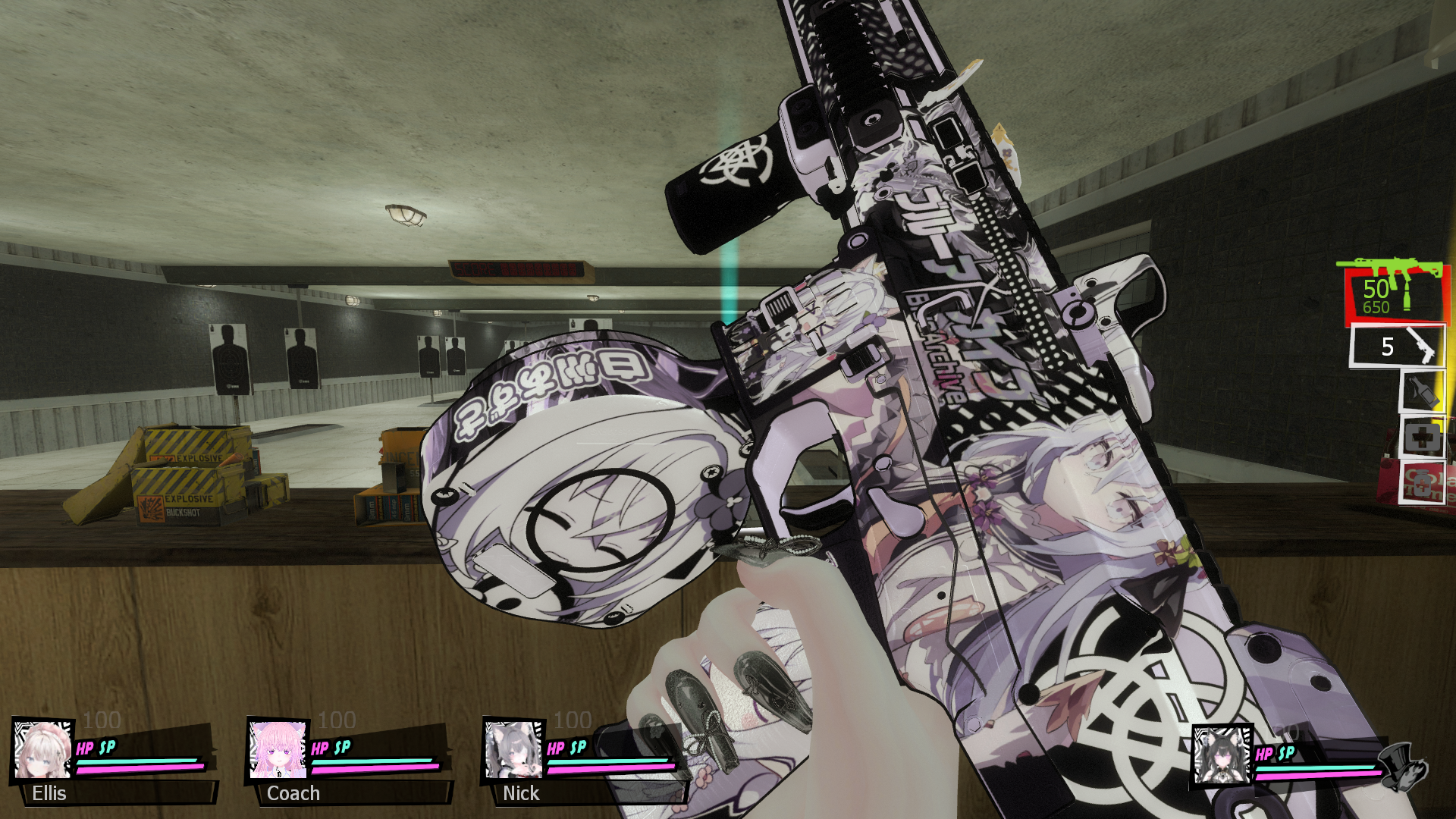1456x819 pixels.
Task: Click Coach's pink-haired portrait
Action: [278, 749]
